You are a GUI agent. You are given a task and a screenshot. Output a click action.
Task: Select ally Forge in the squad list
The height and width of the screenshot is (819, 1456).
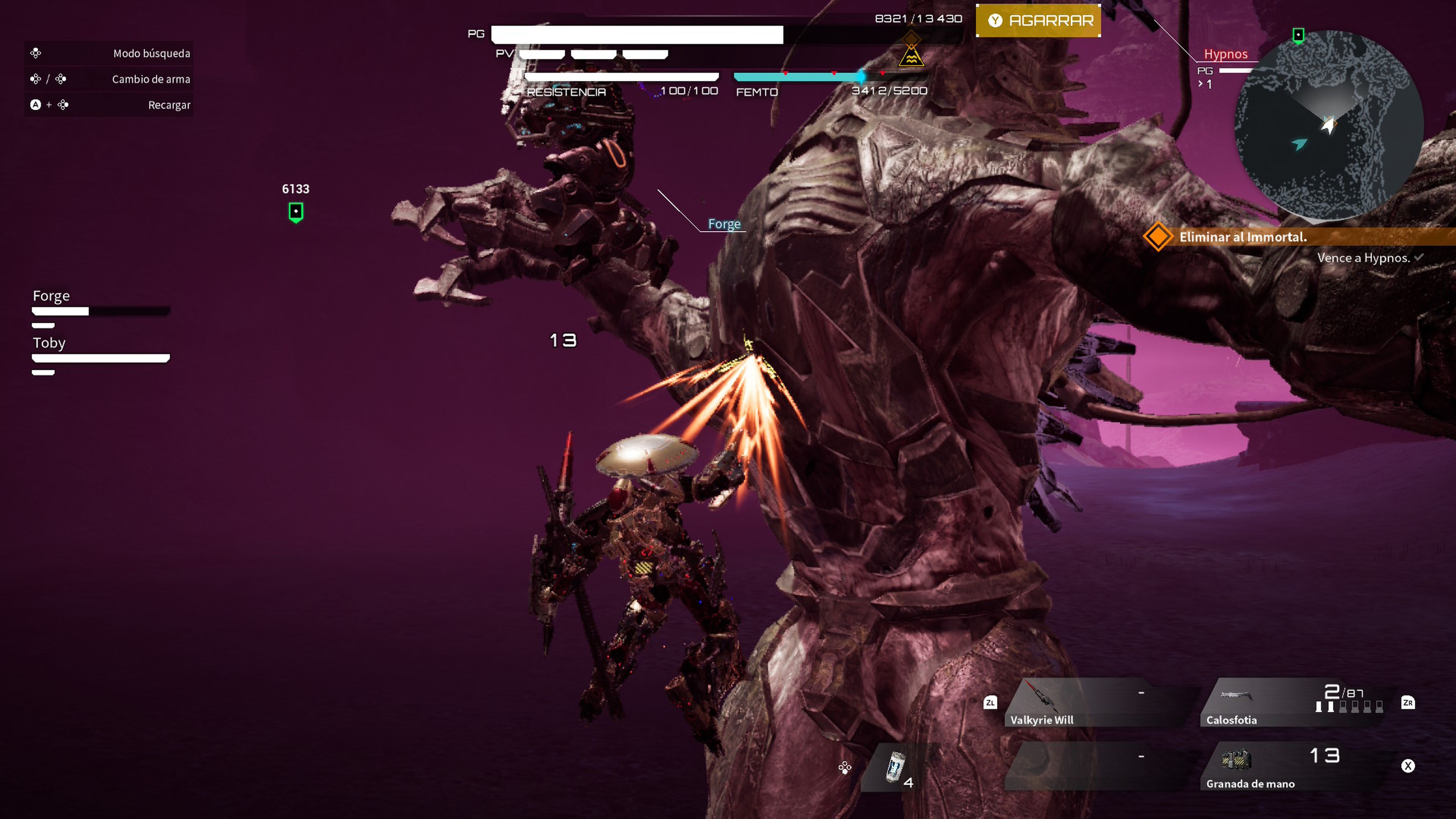[52, 296]
